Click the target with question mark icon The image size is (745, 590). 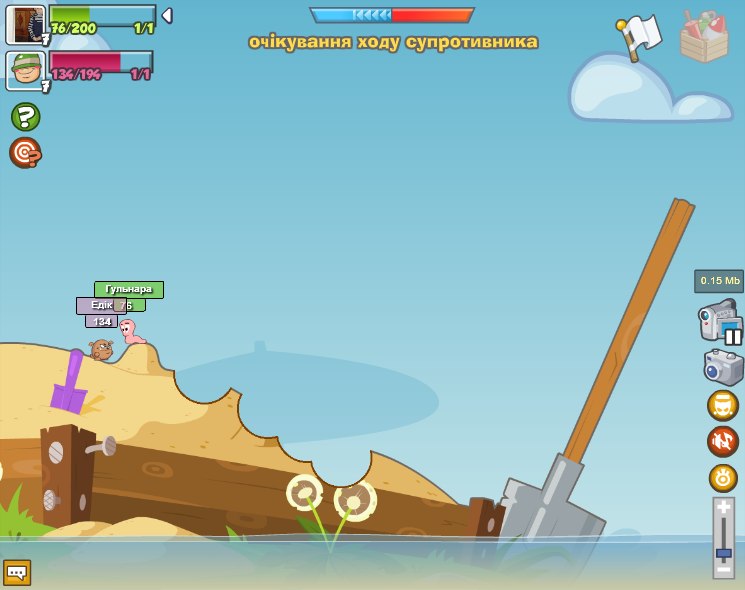tap(25, 153)
